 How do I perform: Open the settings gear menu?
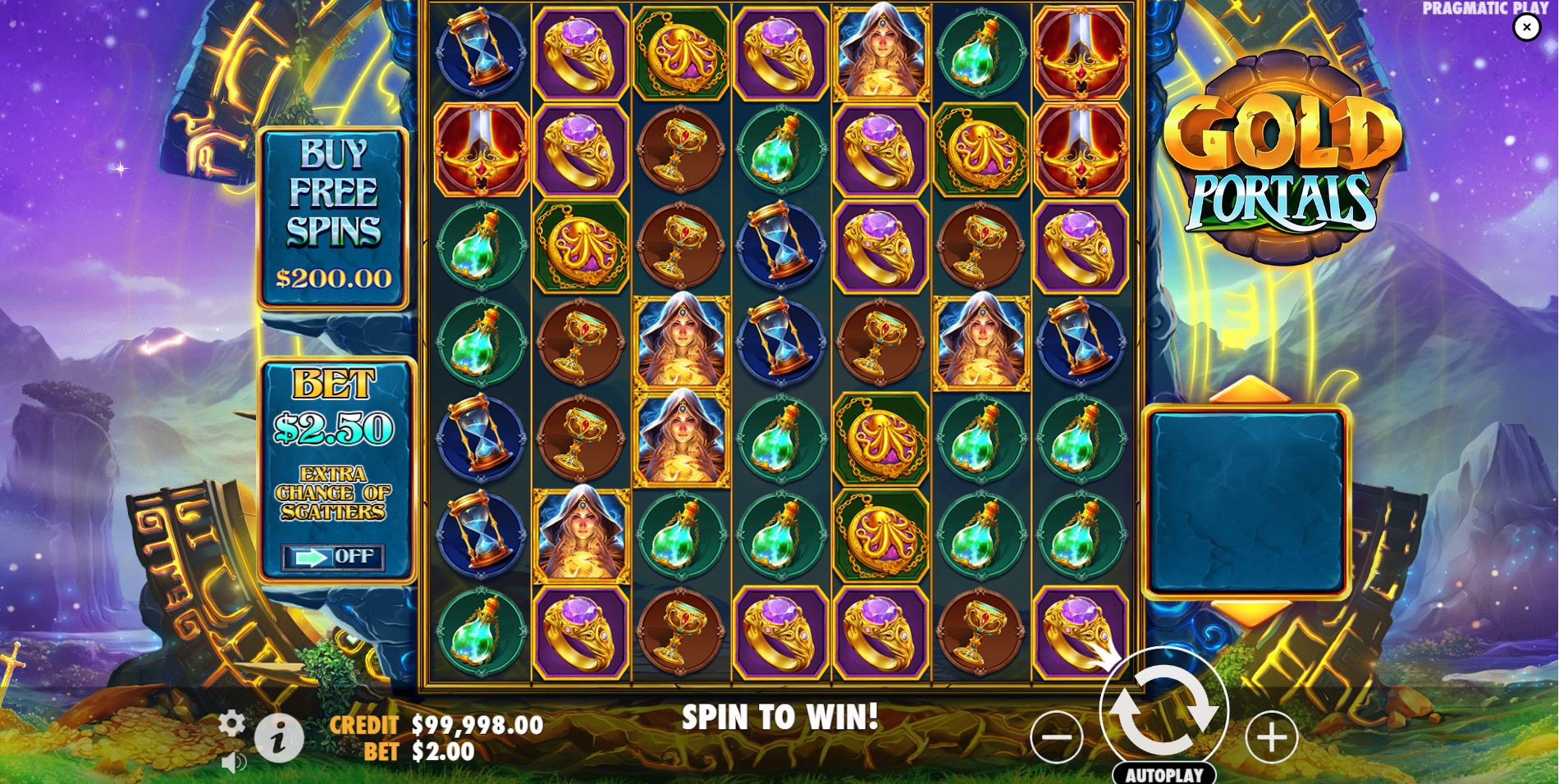(232, 722)
